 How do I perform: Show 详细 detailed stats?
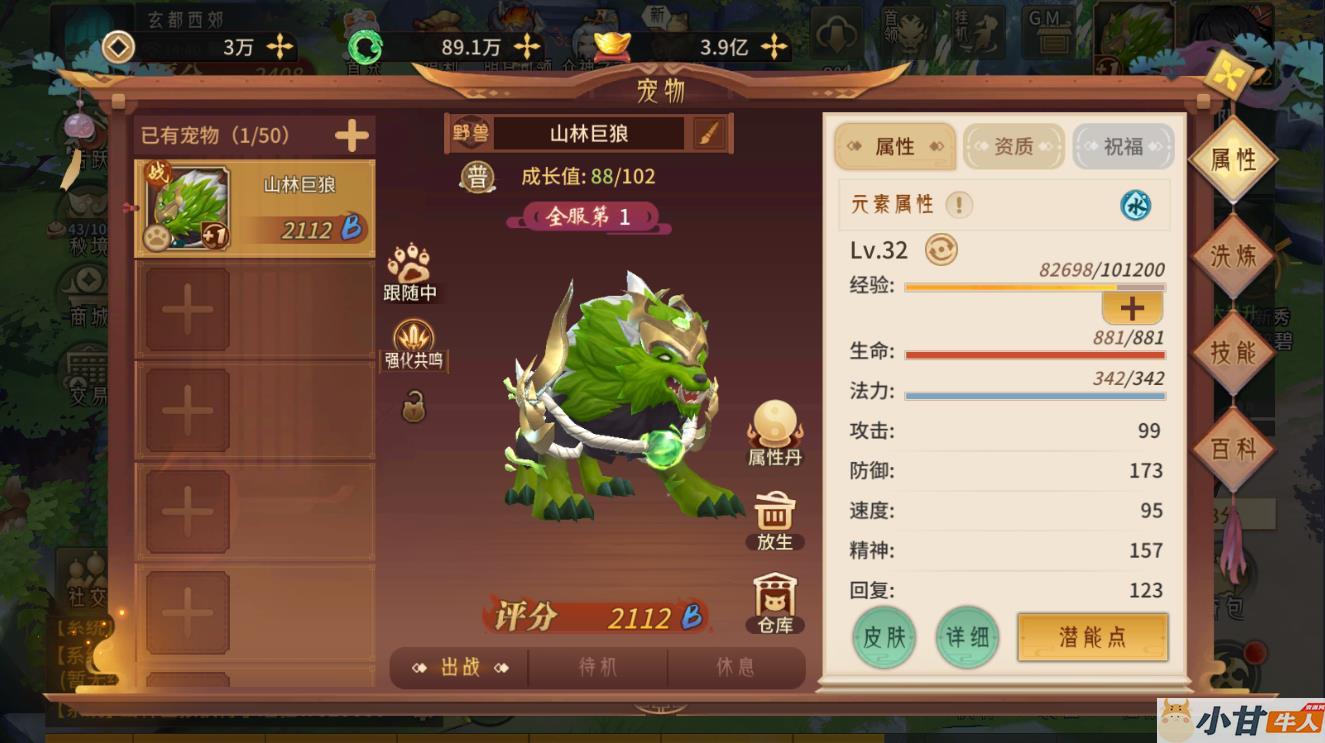967,637
